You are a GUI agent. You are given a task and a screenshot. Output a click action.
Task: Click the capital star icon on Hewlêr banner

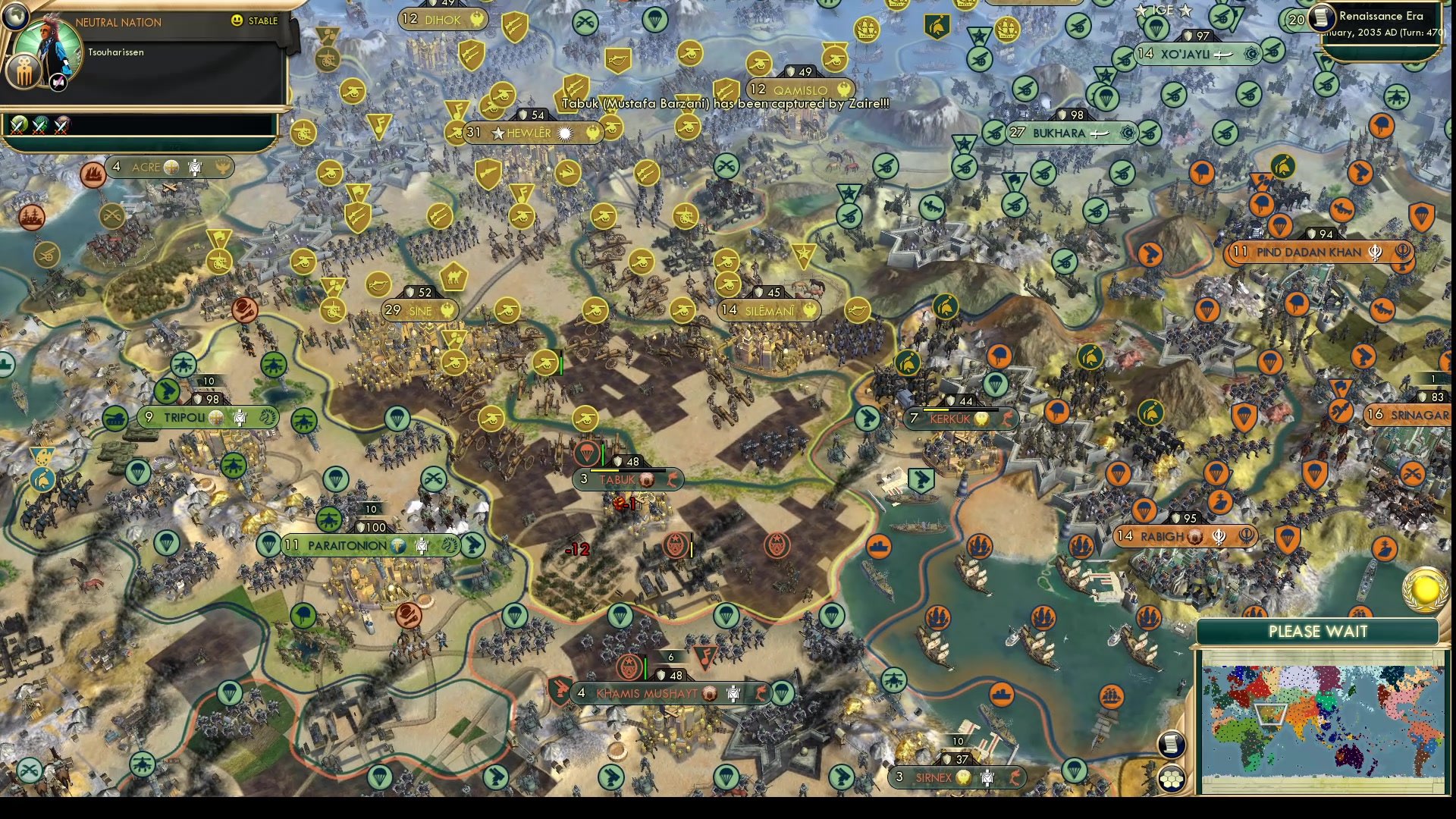497,132
